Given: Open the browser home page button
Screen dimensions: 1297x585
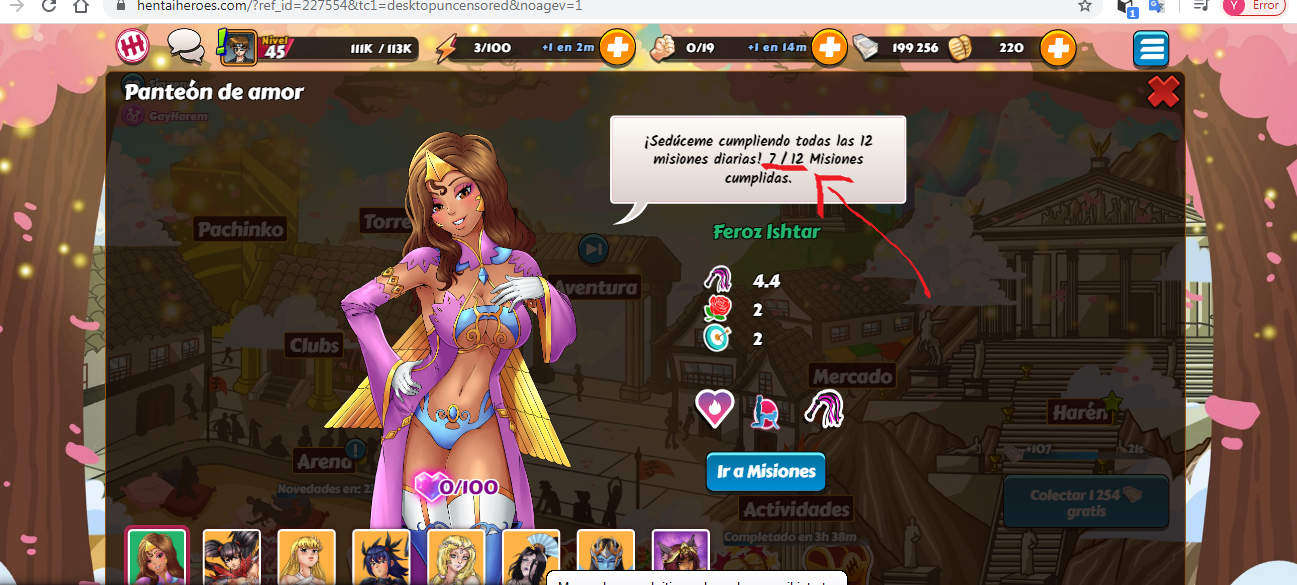Looking at the screenshot, I should (x=82, y=6).
